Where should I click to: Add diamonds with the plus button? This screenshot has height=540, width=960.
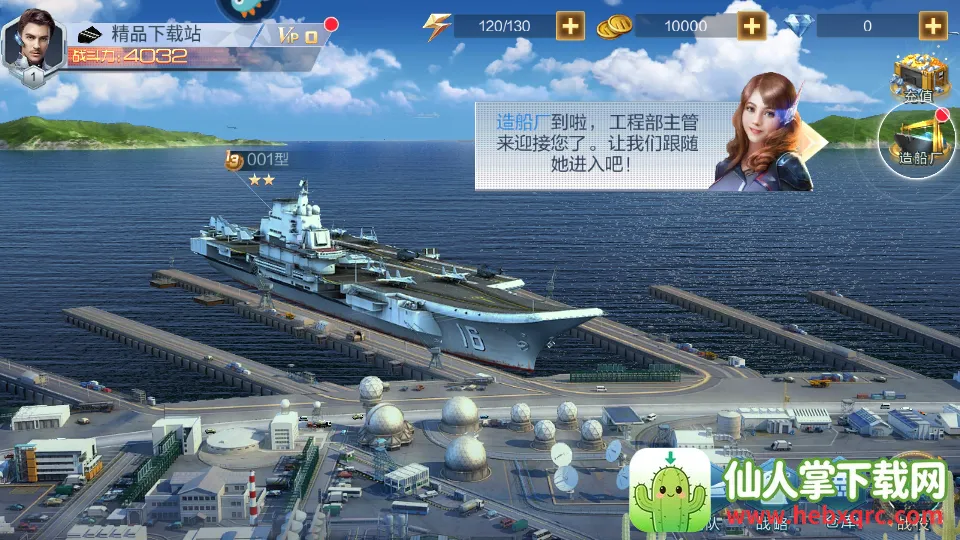click(934, 26)
